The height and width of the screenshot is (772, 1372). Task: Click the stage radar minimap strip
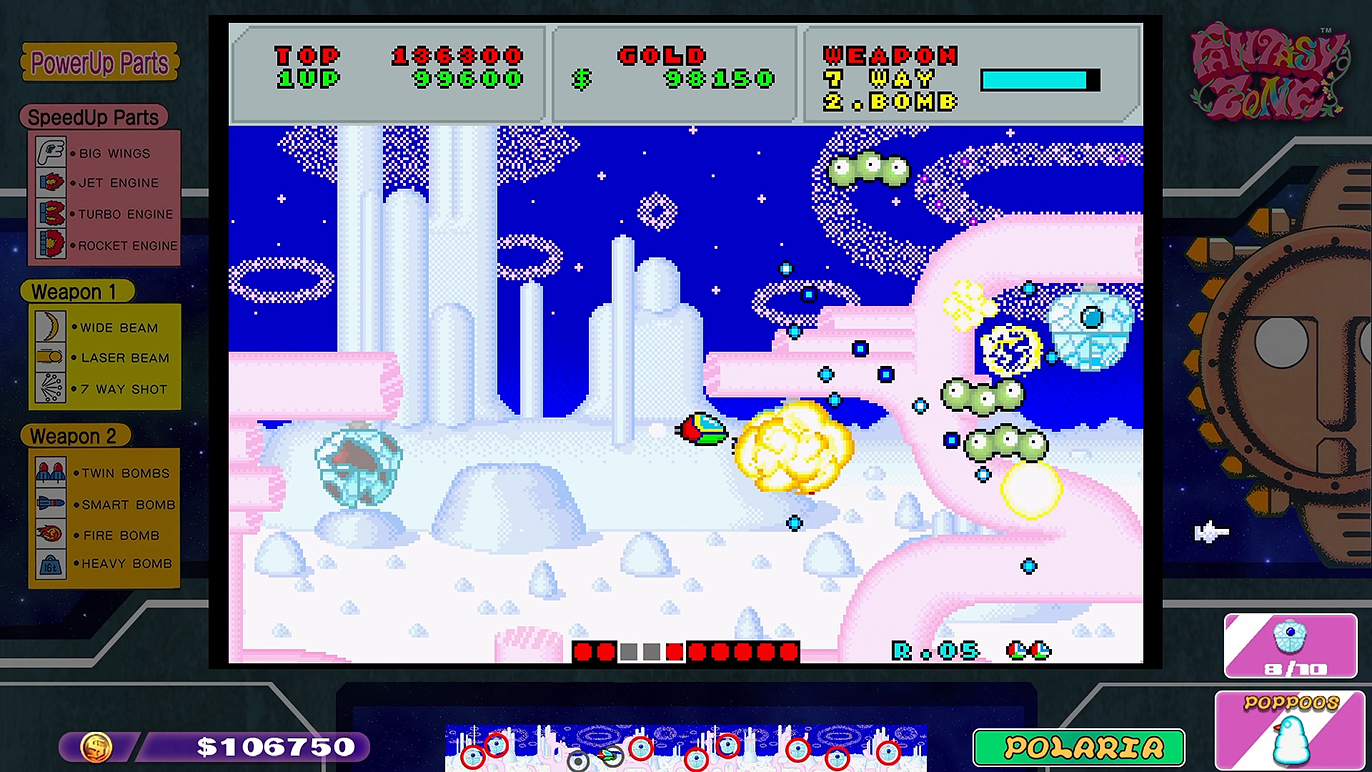[x=685, y=748]
